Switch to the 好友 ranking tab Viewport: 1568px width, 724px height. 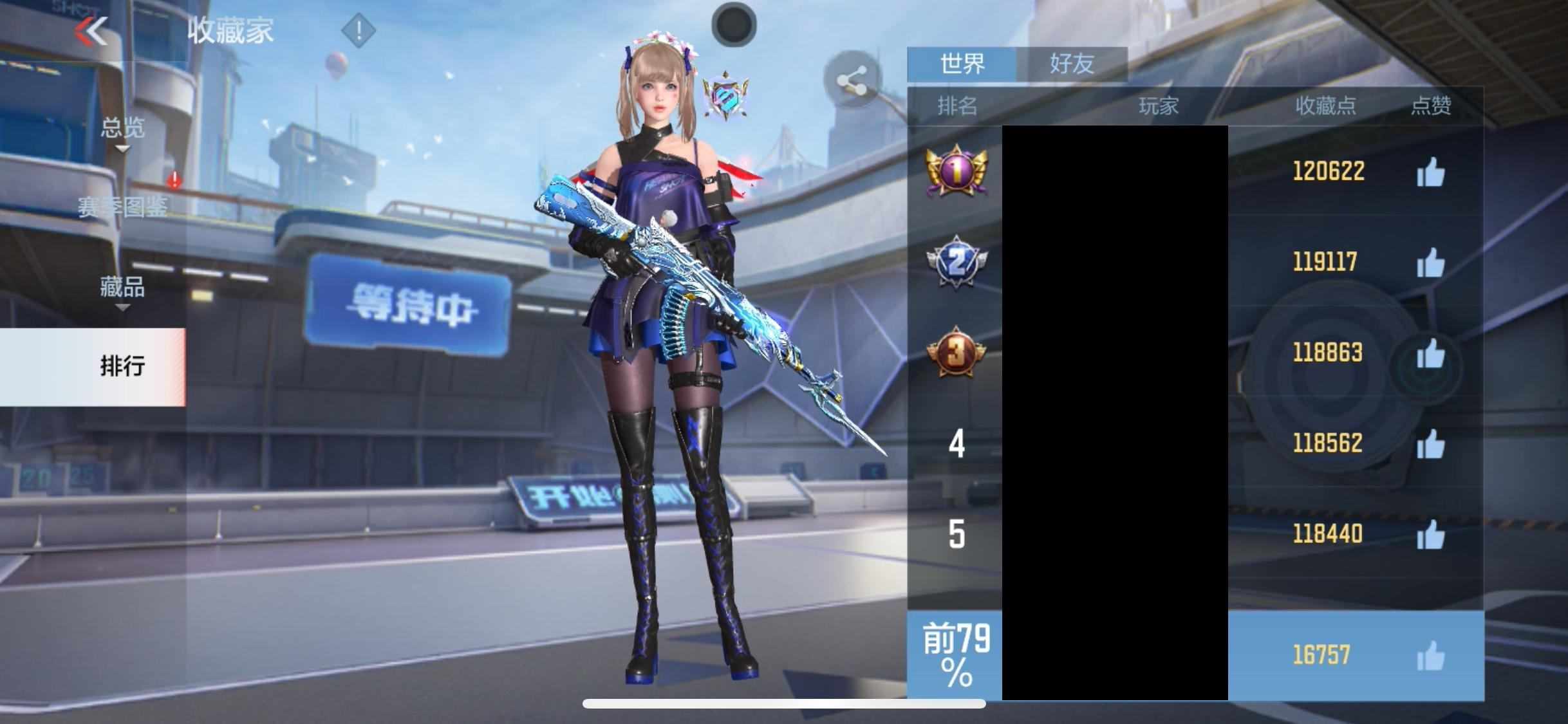pyautogui.click(x=1072, y=64)
